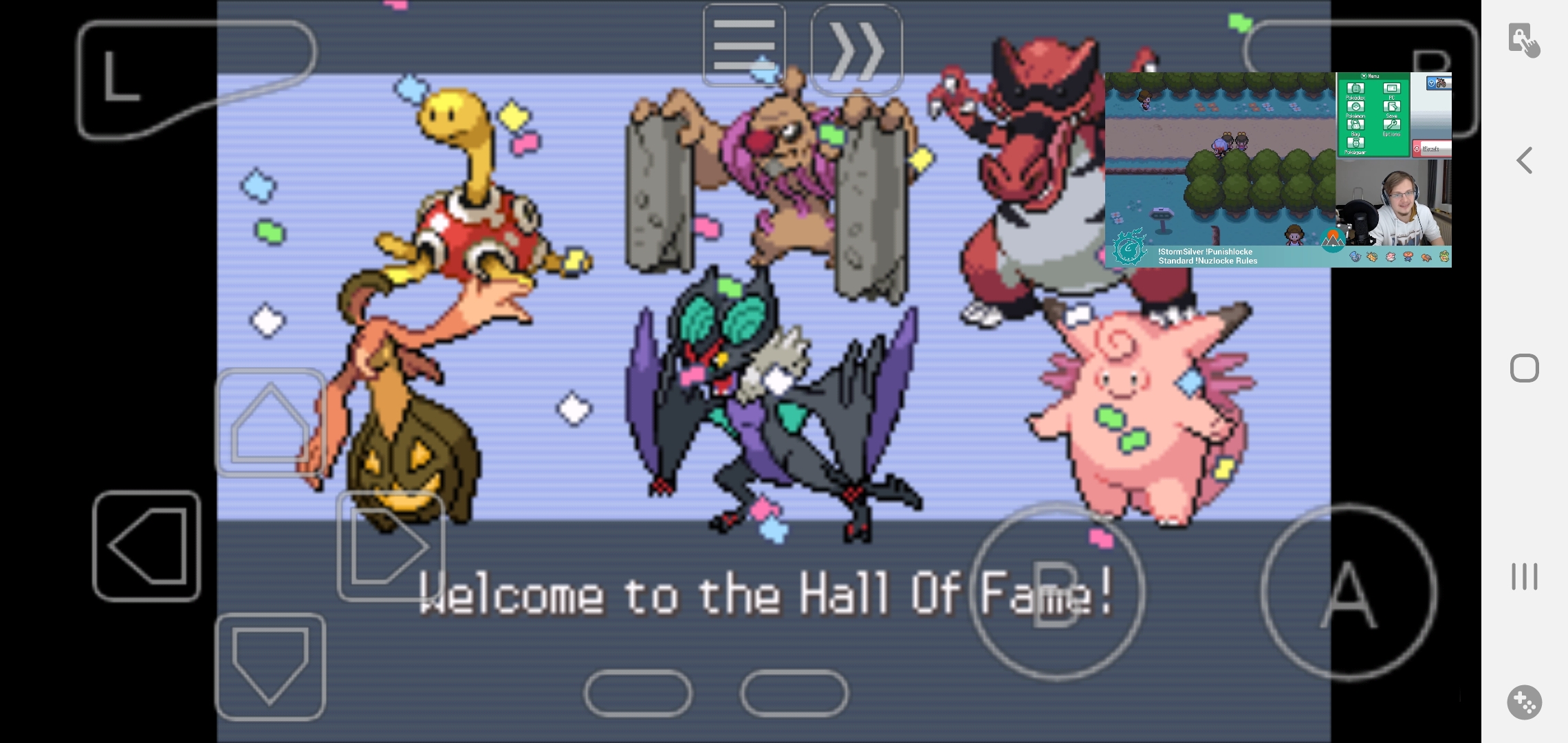This screenshot has width=1568, height=743.
Task: Tap the back chevron on the right edge
Action: tap(1524, 160)
